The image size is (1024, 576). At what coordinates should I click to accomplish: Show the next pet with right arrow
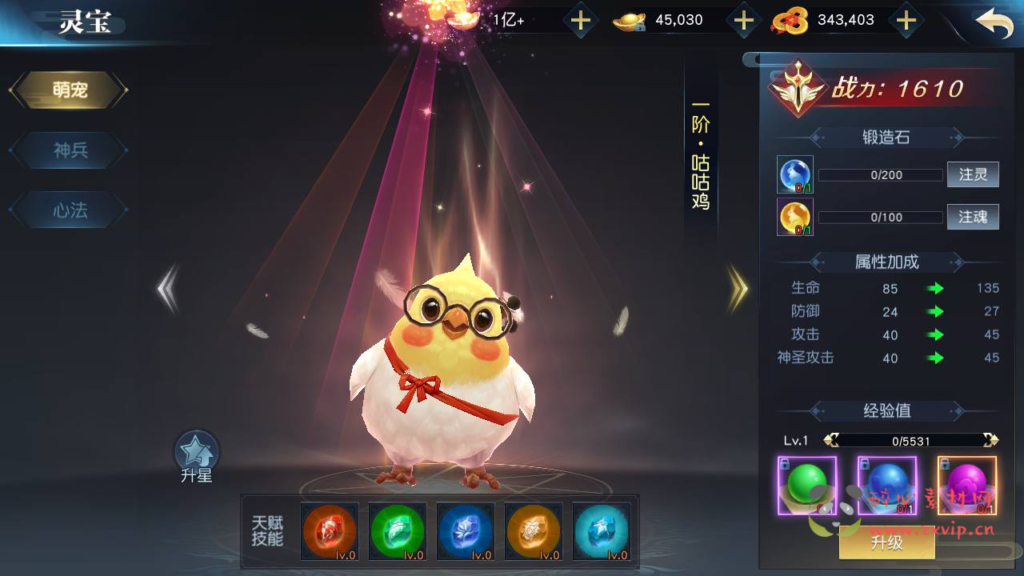pos(738,288)
